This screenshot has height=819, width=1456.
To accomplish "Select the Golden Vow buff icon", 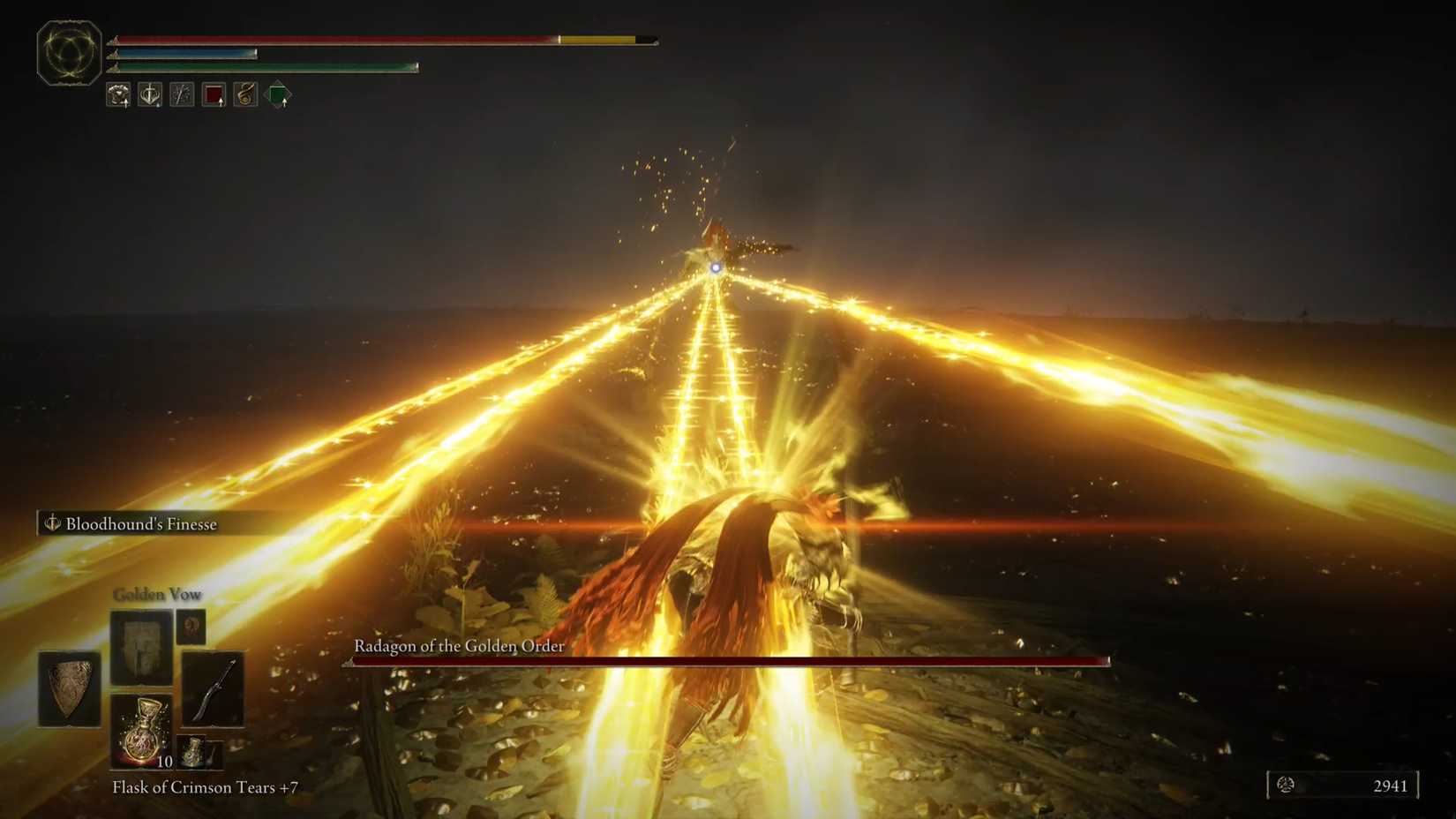I will pos(119,95).
